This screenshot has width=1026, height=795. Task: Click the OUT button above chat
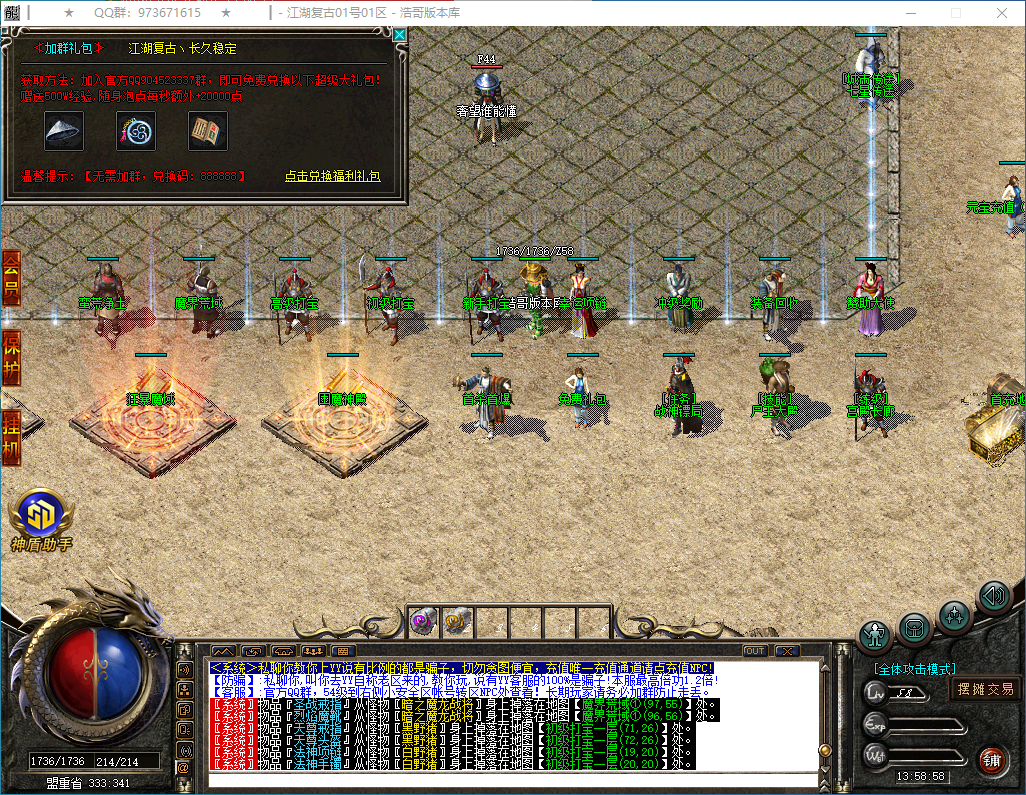click(x=754, y=651)
